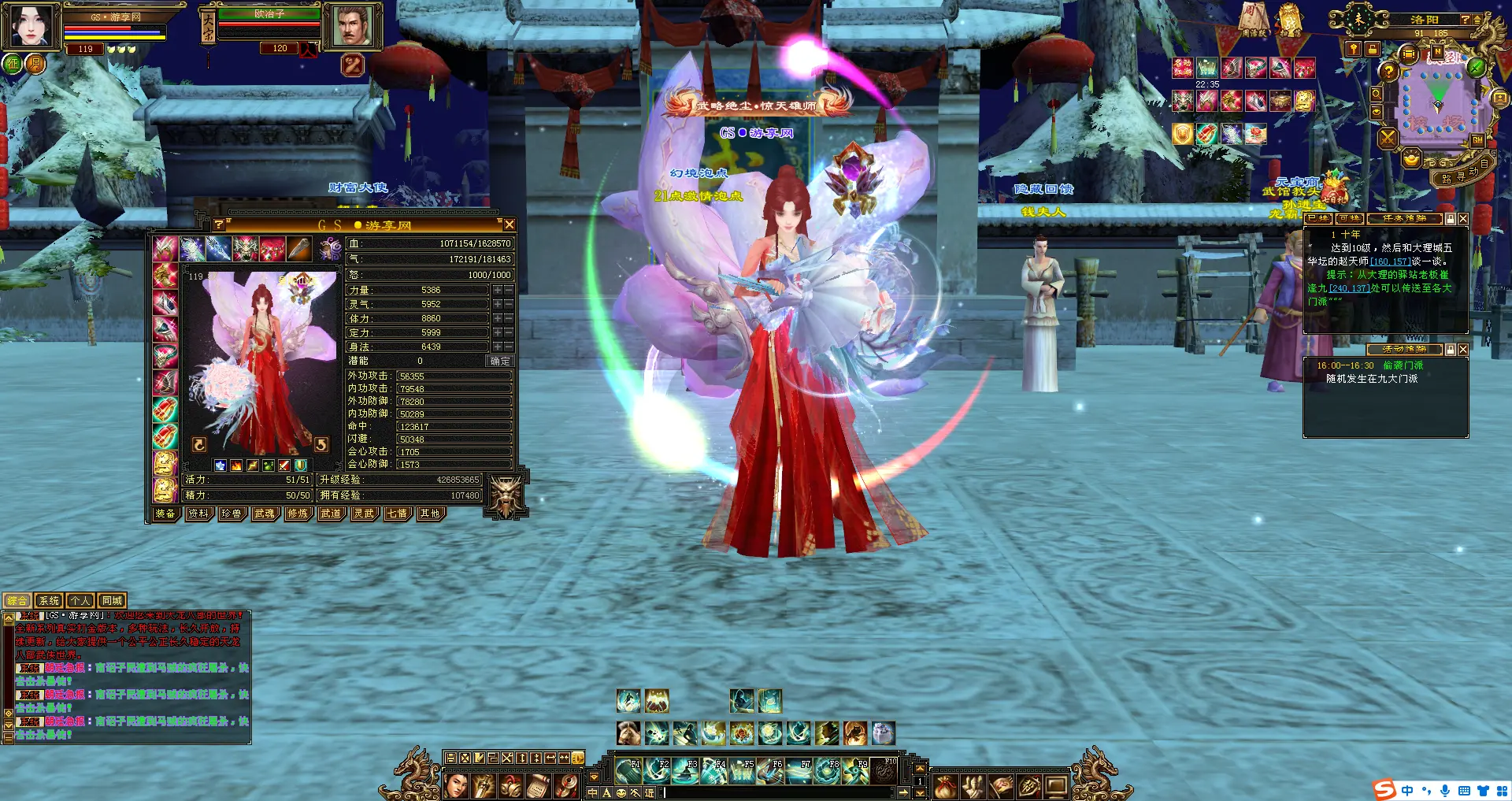Select the 系统 system chat tab

click(49, 601)
